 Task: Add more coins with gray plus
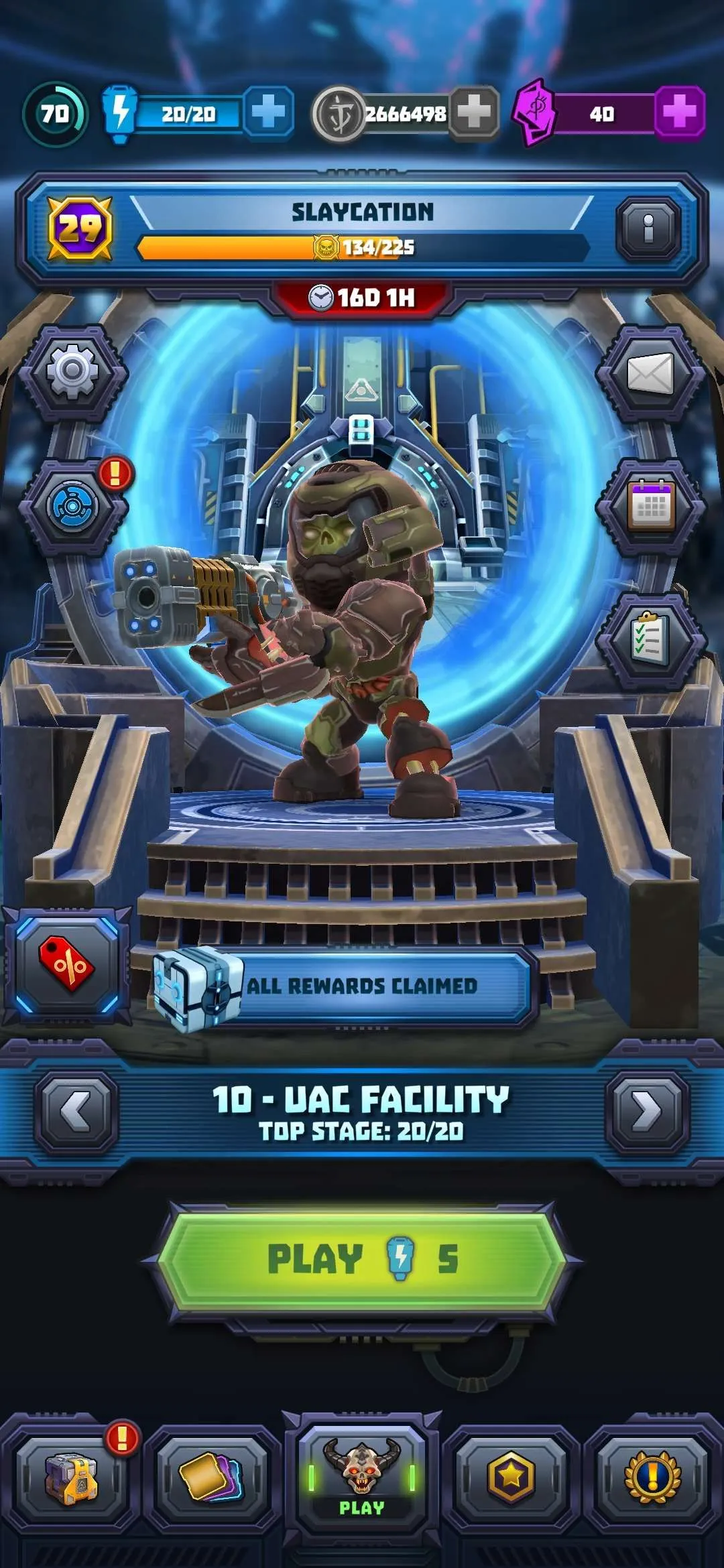coord(473,112)
